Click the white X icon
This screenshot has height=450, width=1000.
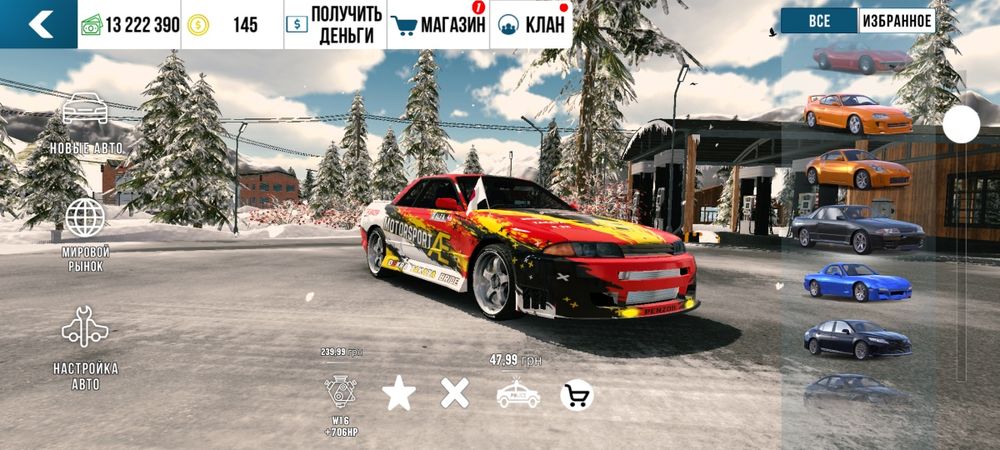tap(455, 393)
